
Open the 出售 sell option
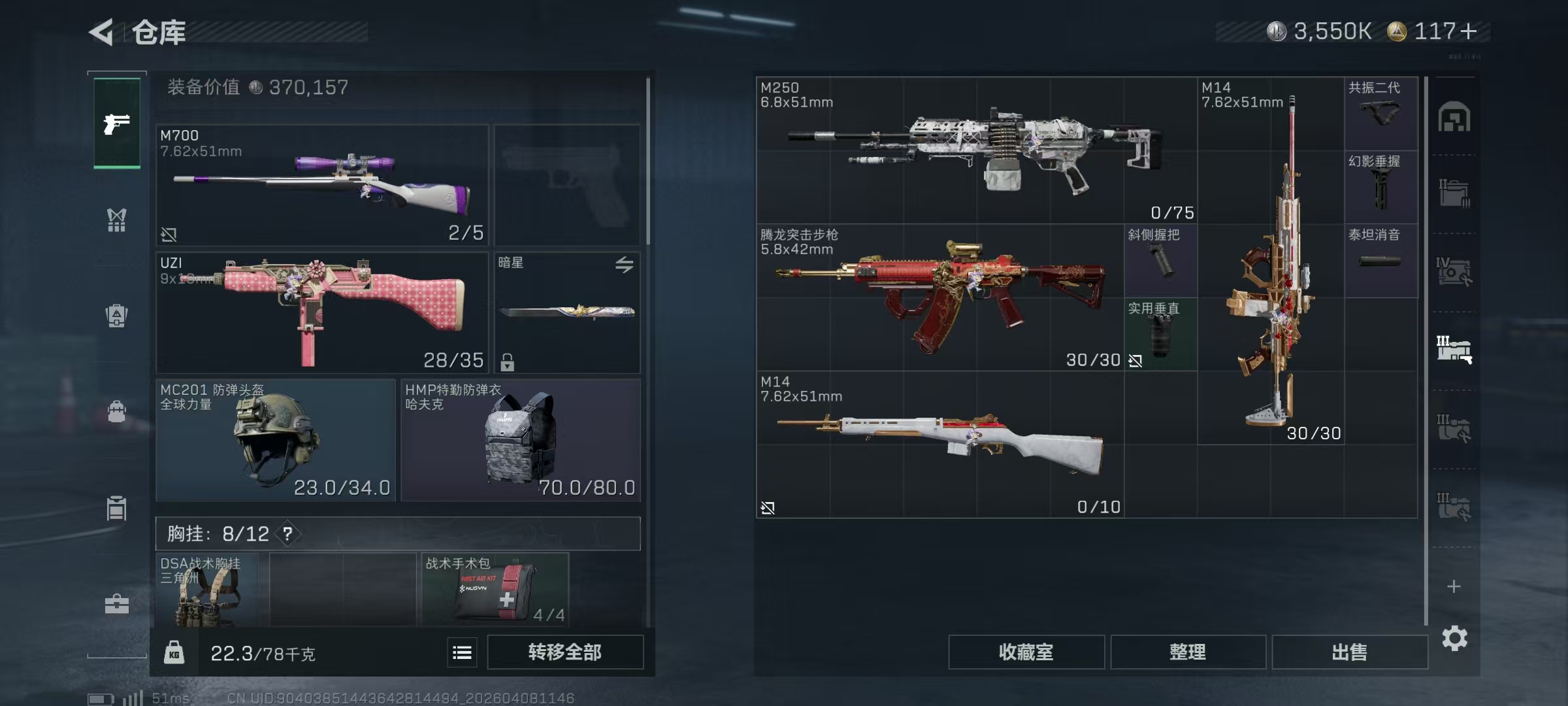1349,652
